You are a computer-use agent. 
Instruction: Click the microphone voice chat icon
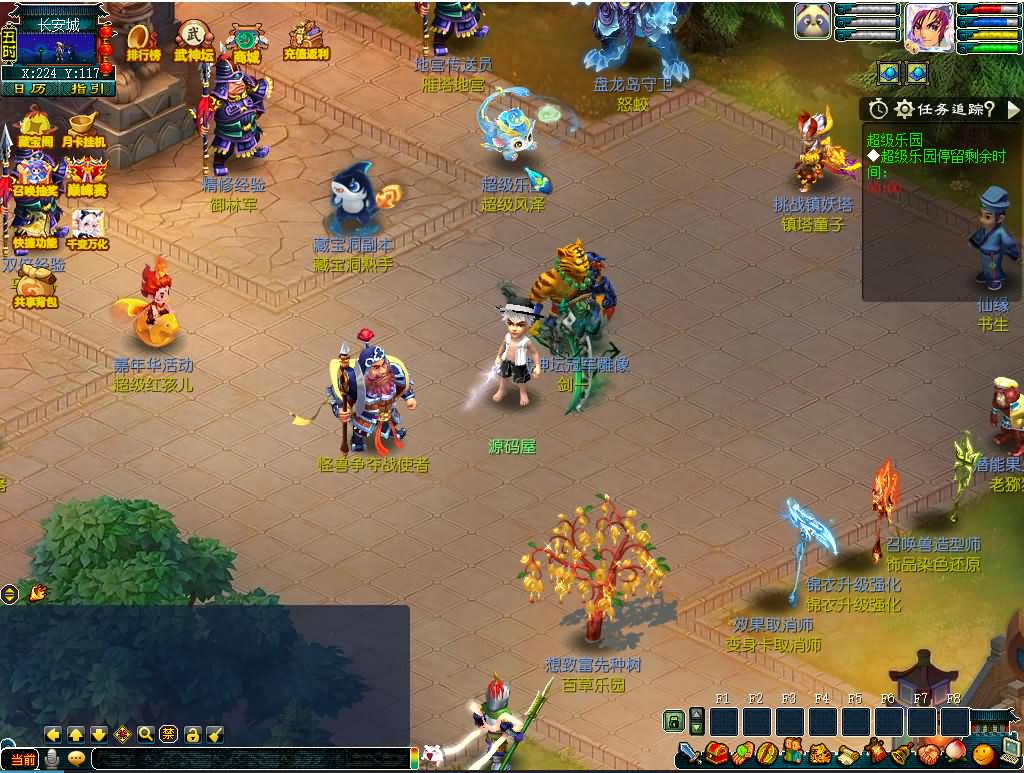[51, 759]
